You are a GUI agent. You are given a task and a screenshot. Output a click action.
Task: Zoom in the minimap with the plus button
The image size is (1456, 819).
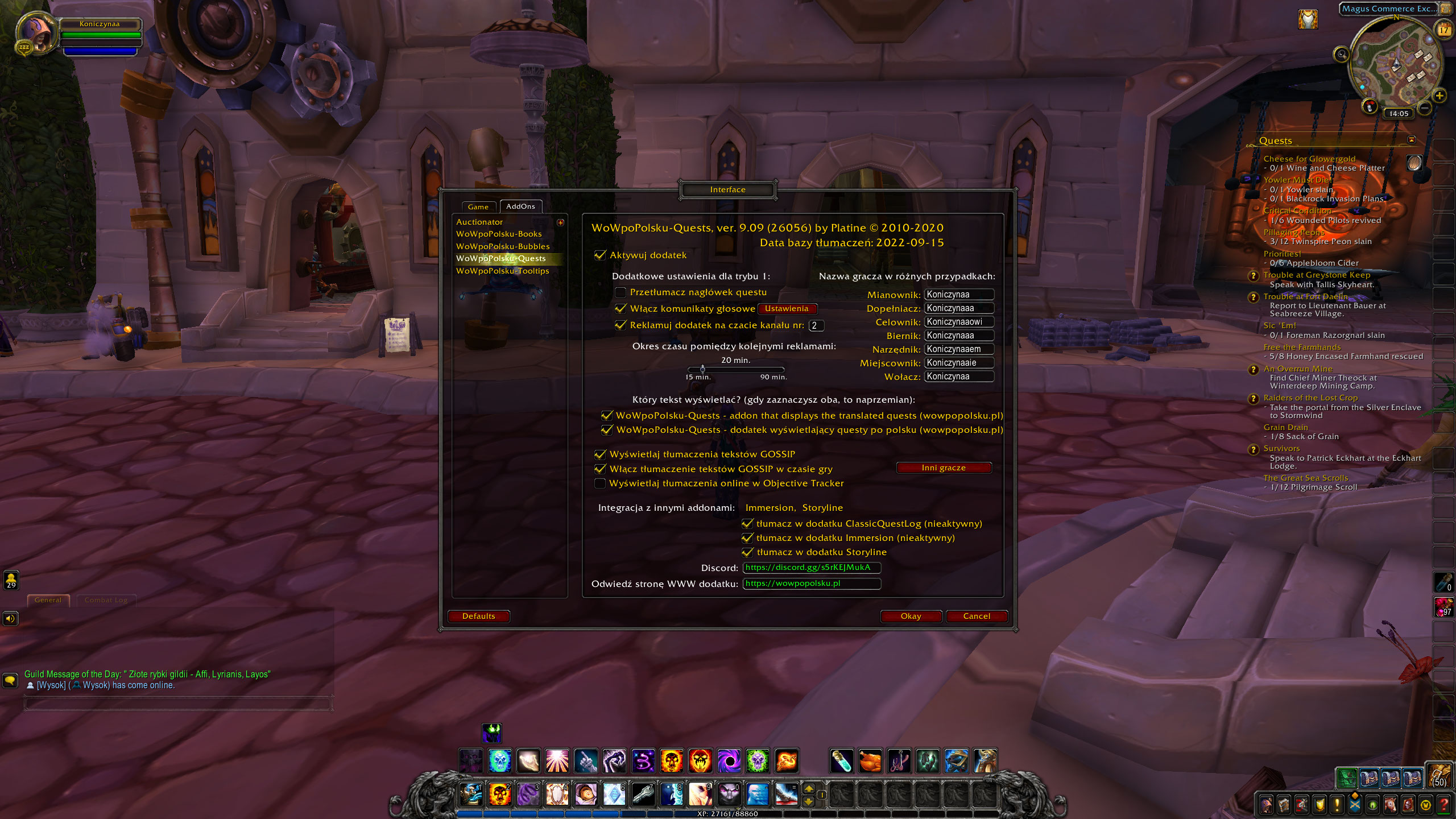[1440, 97]
